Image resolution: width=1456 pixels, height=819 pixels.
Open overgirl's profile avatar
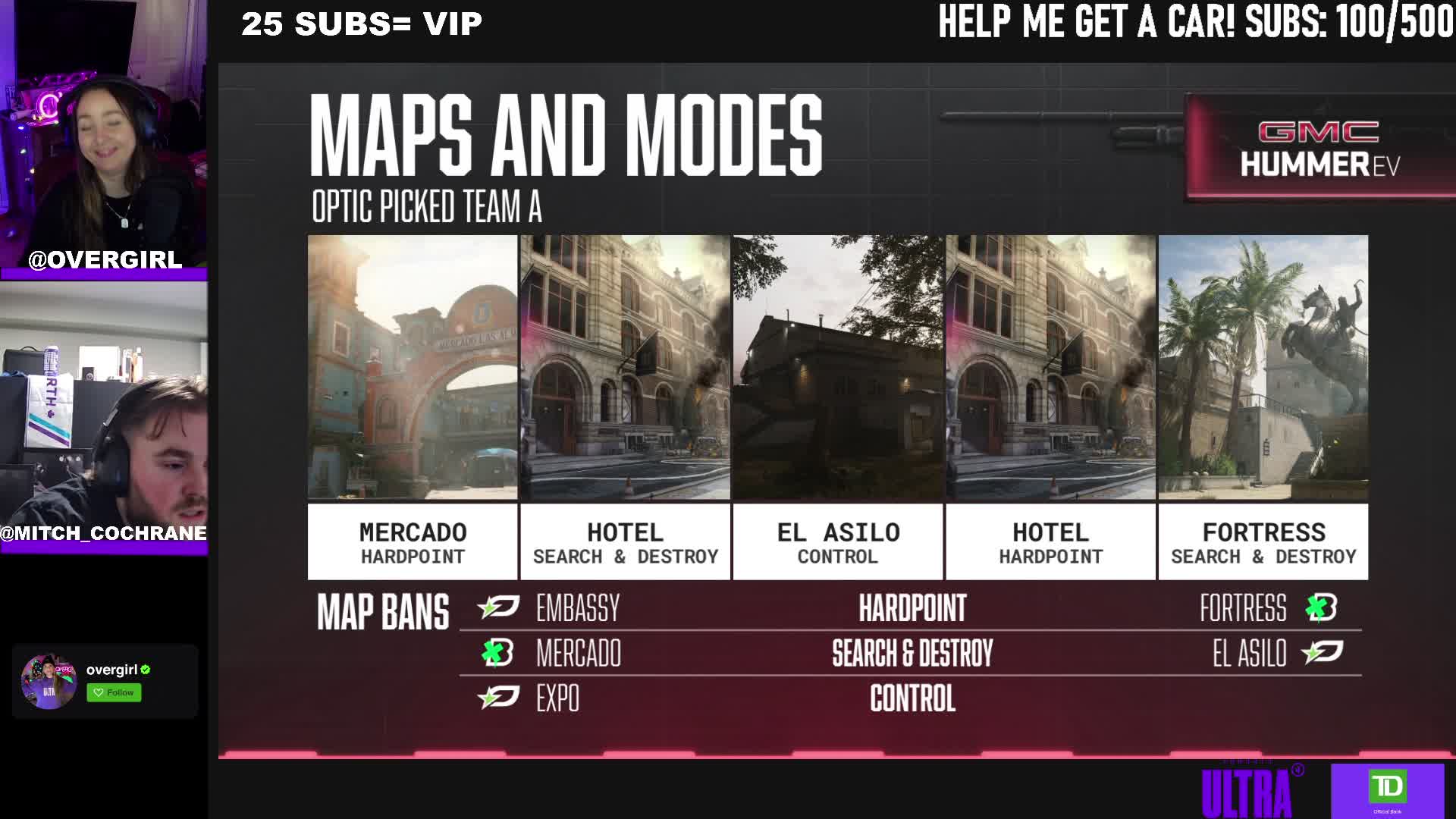coord(49,681)
